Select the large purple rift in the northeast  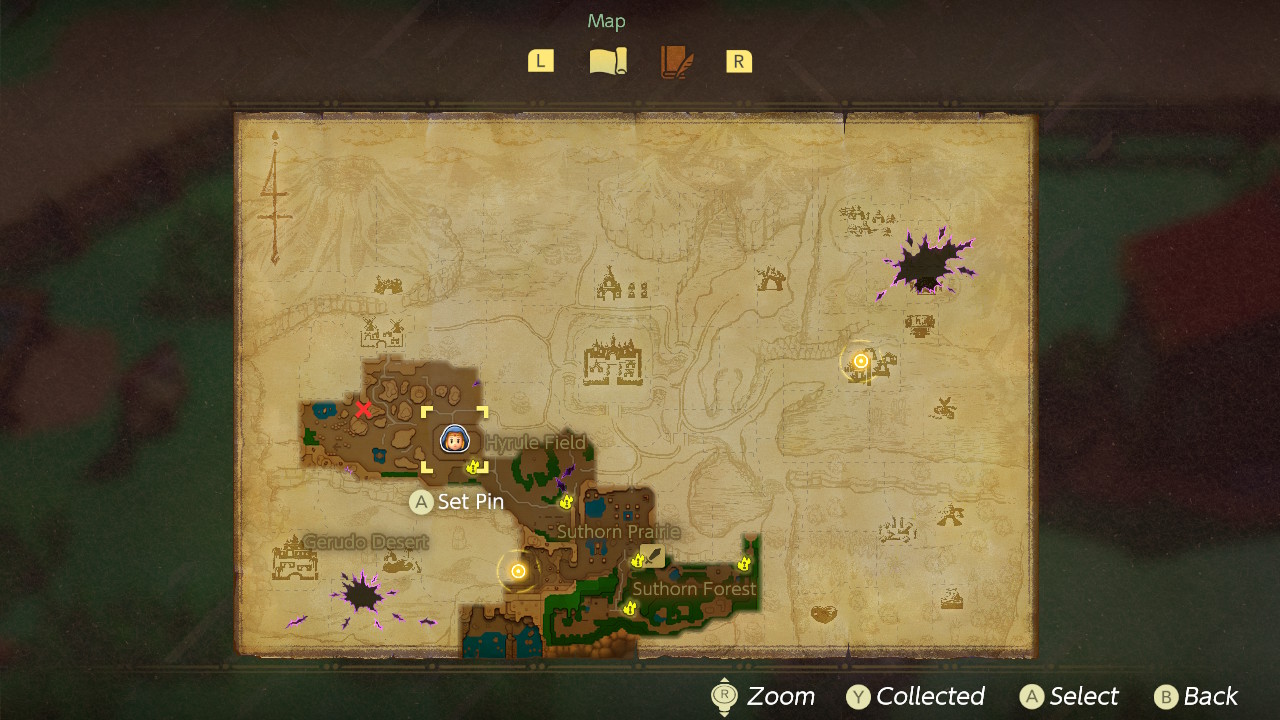(925, 266)
